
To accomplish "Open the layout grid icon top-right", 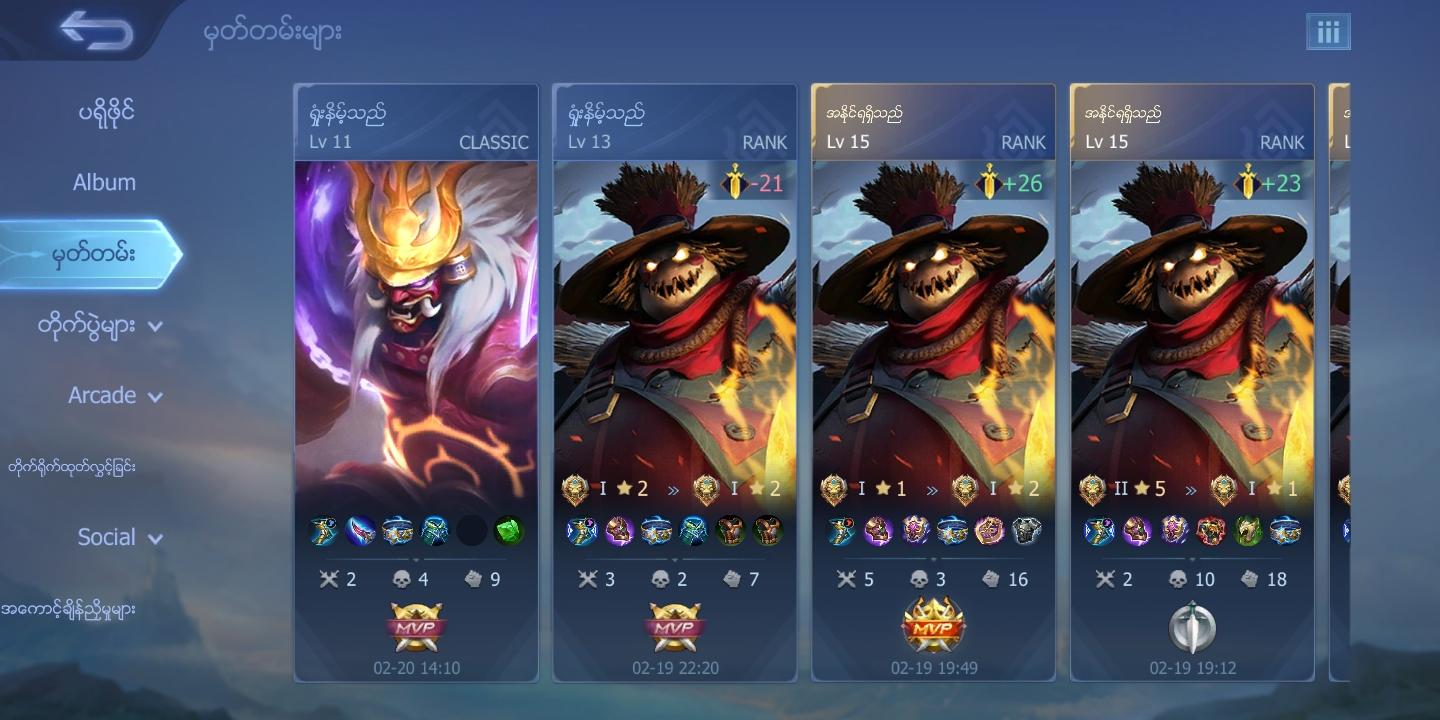I will tap(1328, 31).
